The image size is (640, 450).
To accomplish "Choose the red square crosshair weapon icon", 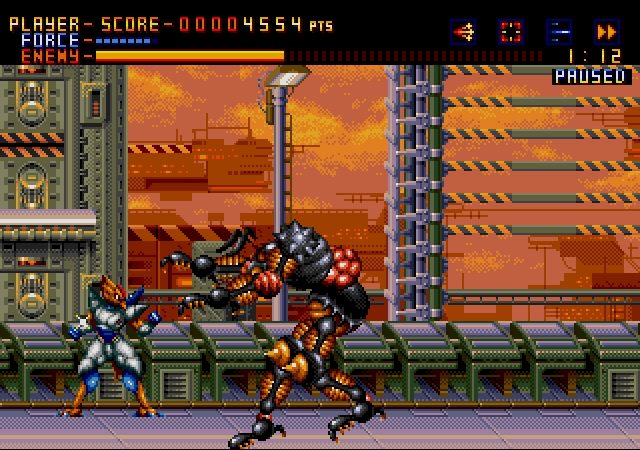I will (511, 31).
